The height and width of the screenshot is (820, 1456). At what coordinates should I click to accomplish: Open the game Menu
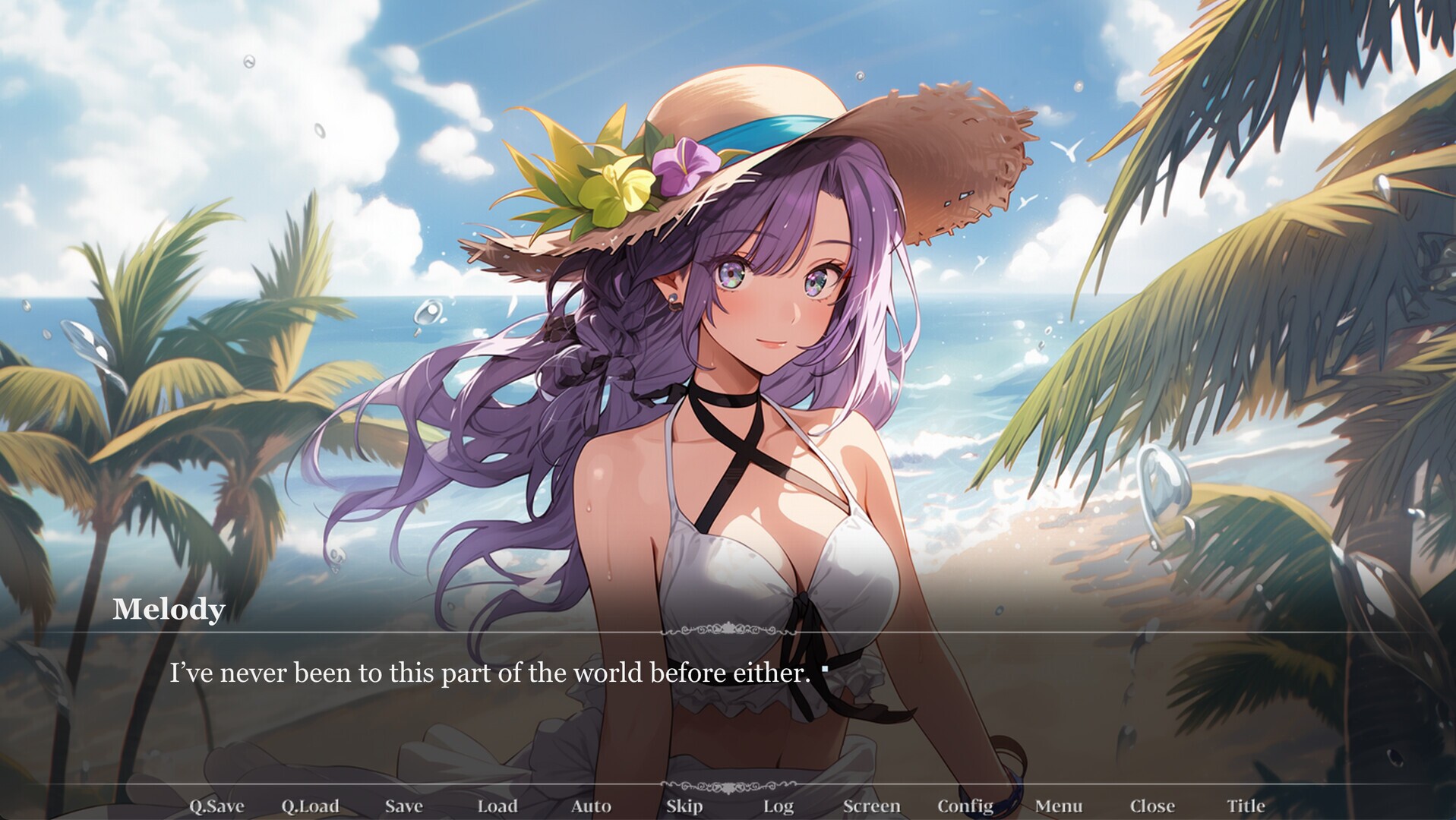1060,806
